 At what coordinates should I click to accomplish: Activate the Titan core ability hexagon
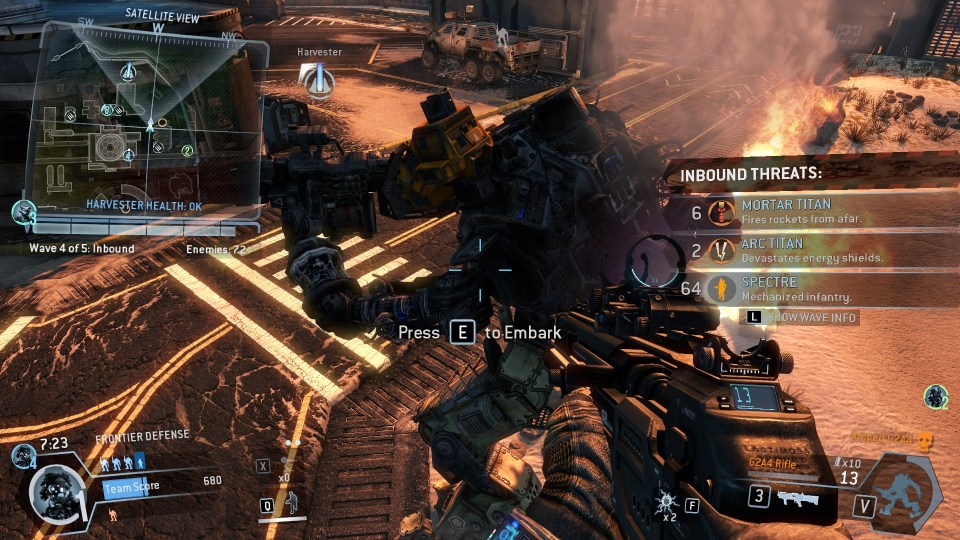[x=904, y=491]
